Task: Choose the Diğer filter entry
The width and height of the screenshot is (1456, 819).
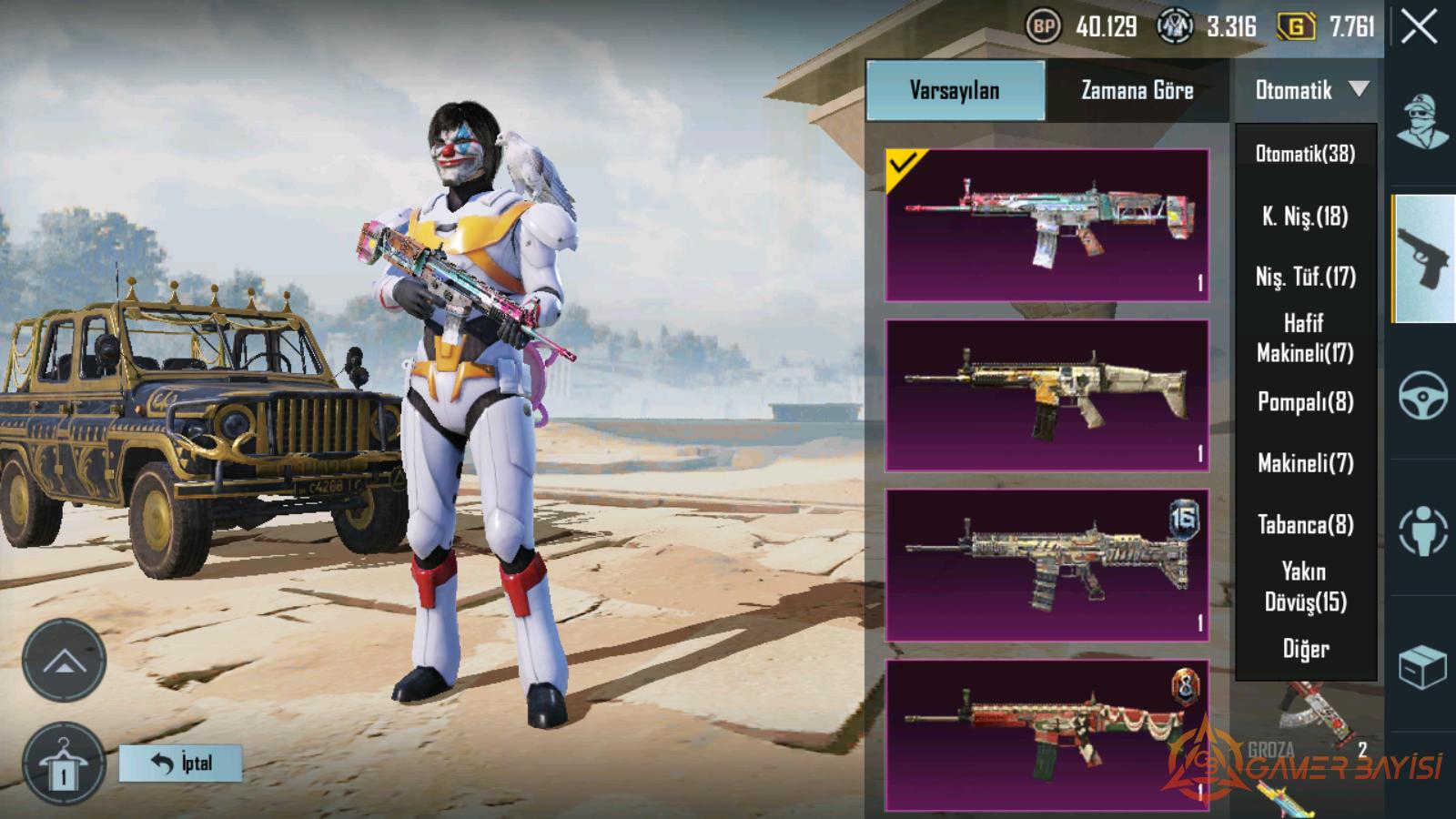Action: point(1305,649)
